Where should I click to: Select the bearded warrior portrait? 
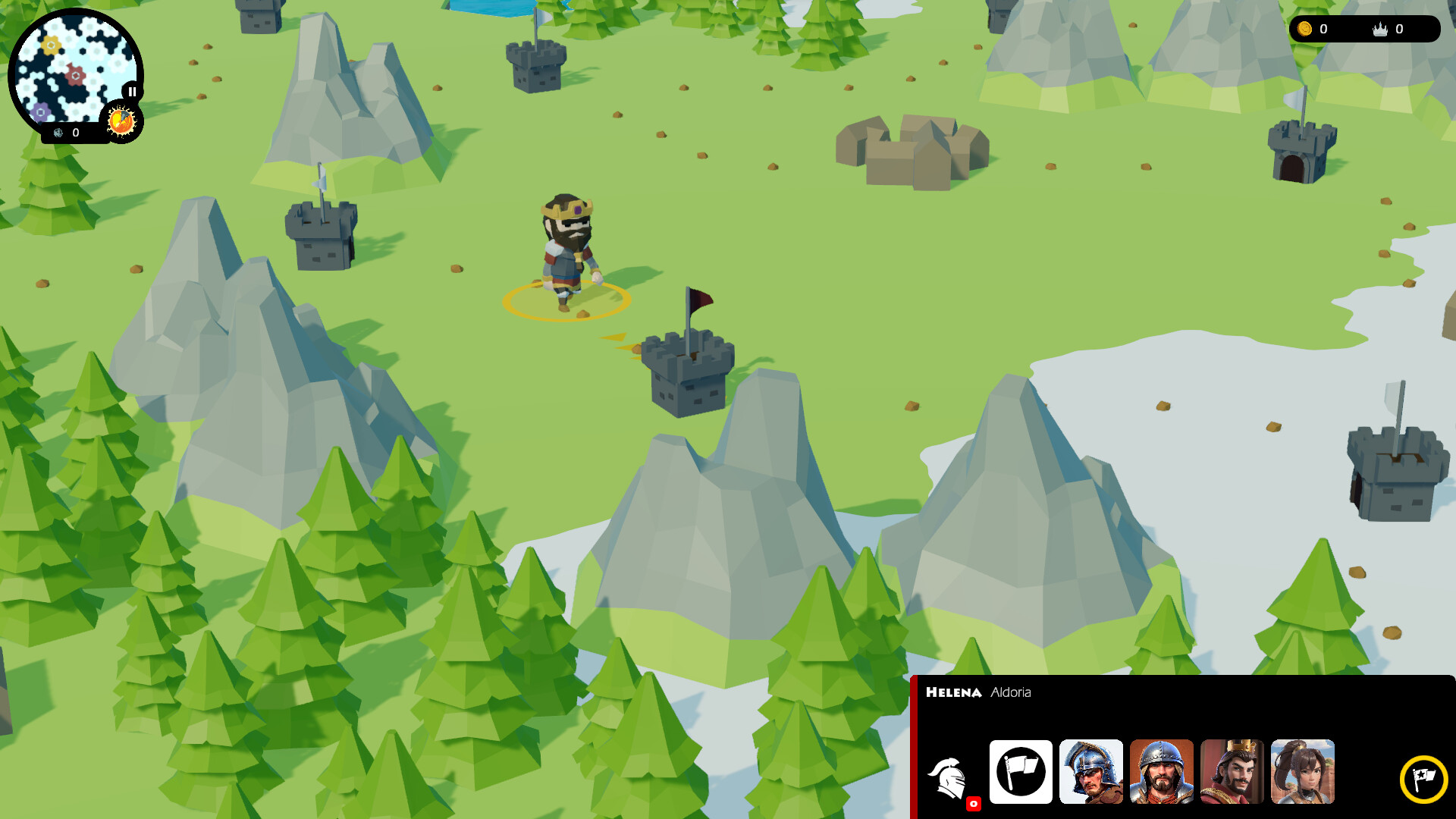coord(1161,773)
